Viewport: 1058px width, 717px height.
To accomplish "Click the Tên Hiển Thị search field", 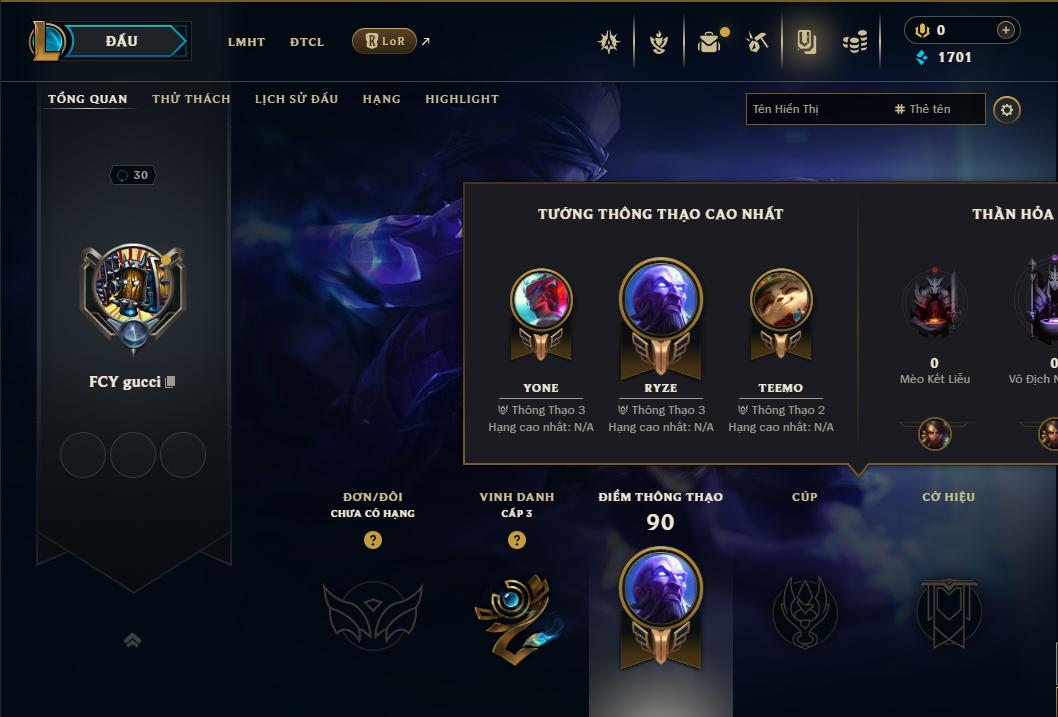I will click(815, 109).
